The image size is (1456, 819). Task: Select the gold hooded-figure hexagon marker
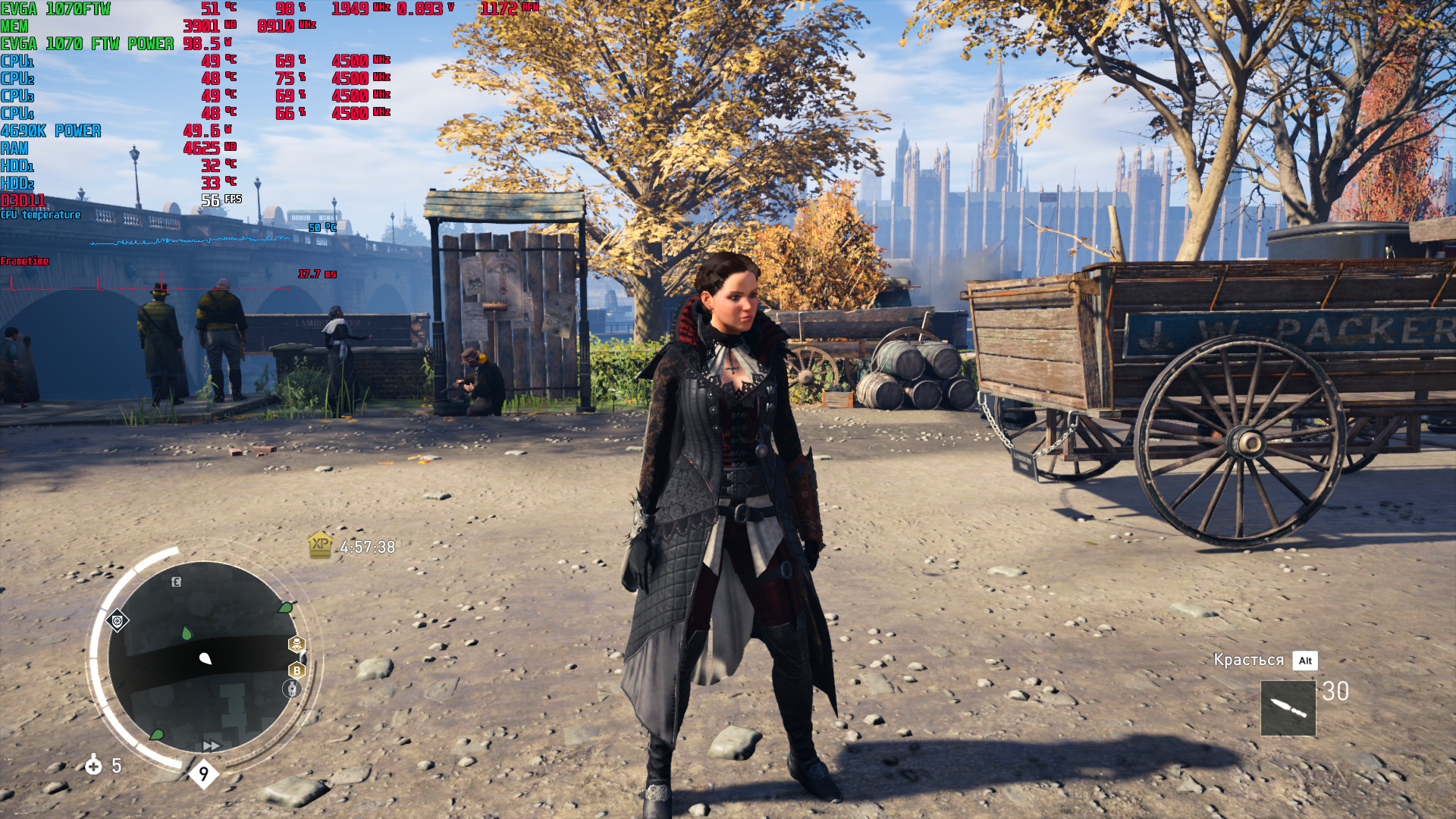pos(297,645)
